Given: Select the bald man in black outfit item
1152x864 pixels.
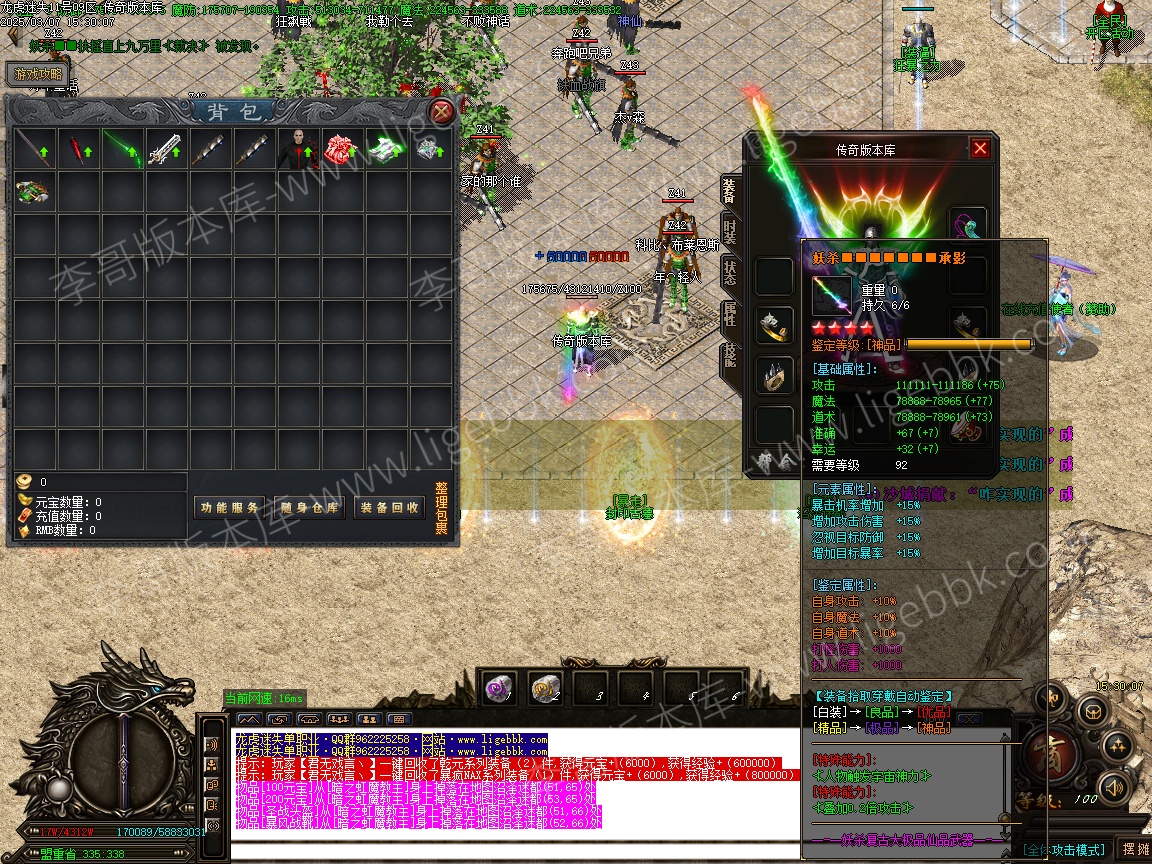Looking at the screenshot, I should [x=298, y=149].
